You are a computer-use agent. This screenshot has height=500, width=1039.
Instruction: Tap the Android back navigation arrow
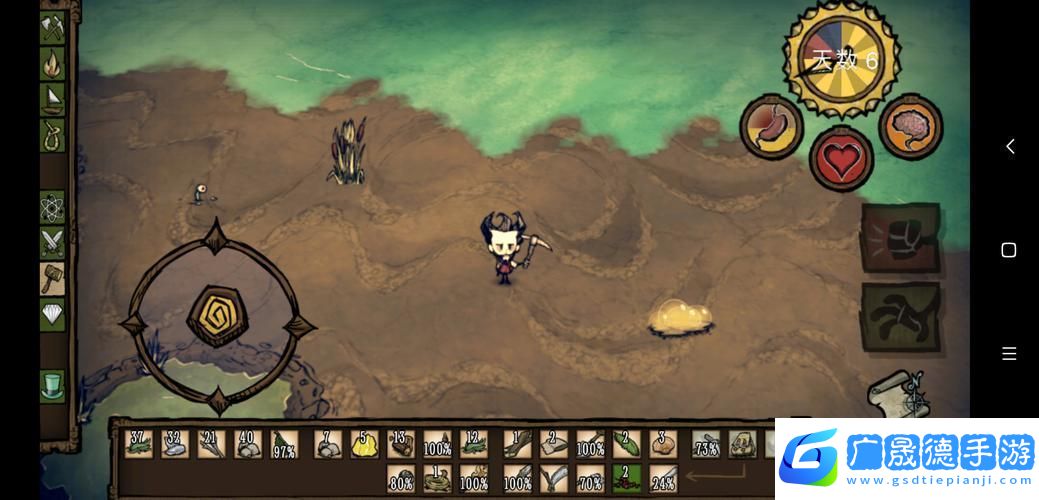coord(1009,147)
